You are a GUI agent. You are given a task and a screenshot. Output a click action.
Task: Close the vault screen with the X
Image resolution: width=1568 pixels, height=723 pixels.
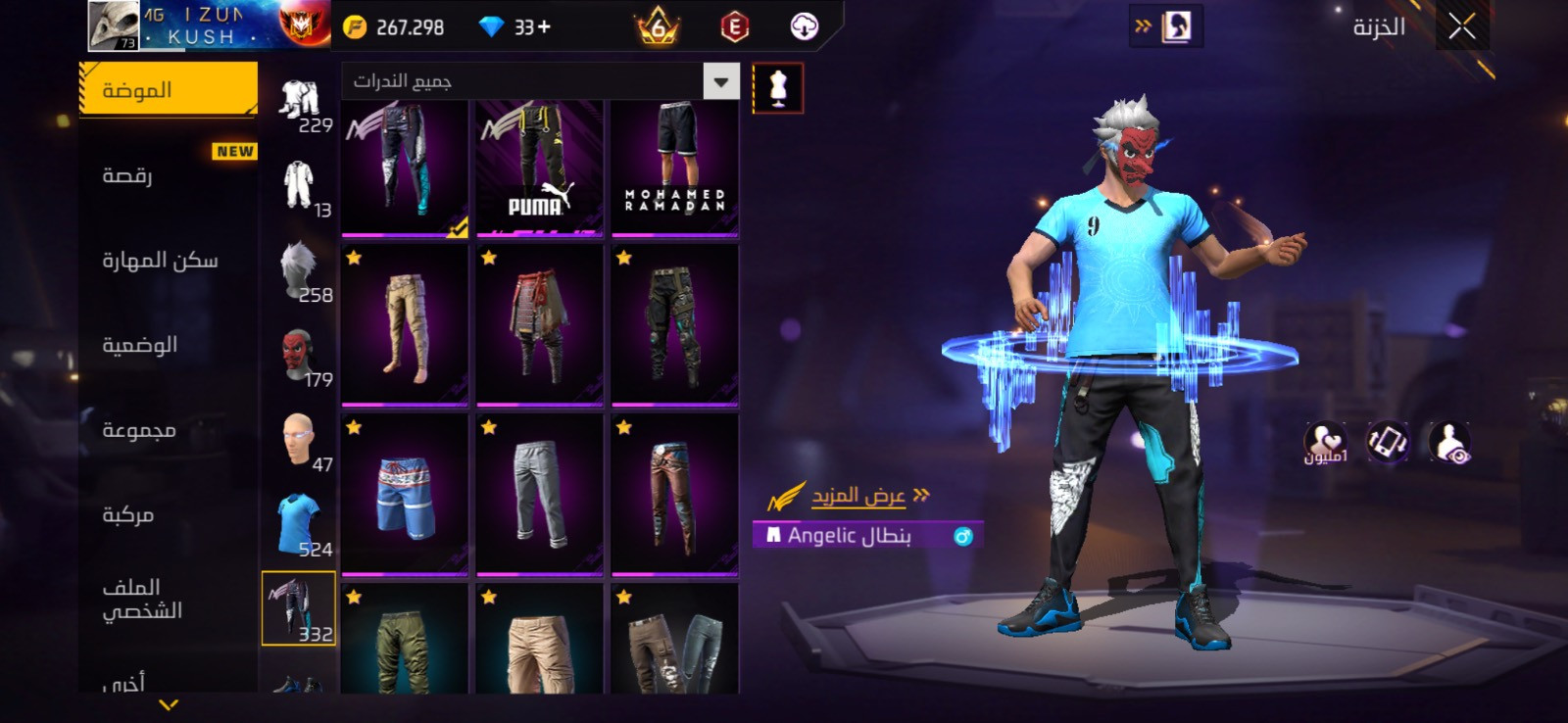point(1461,27)
